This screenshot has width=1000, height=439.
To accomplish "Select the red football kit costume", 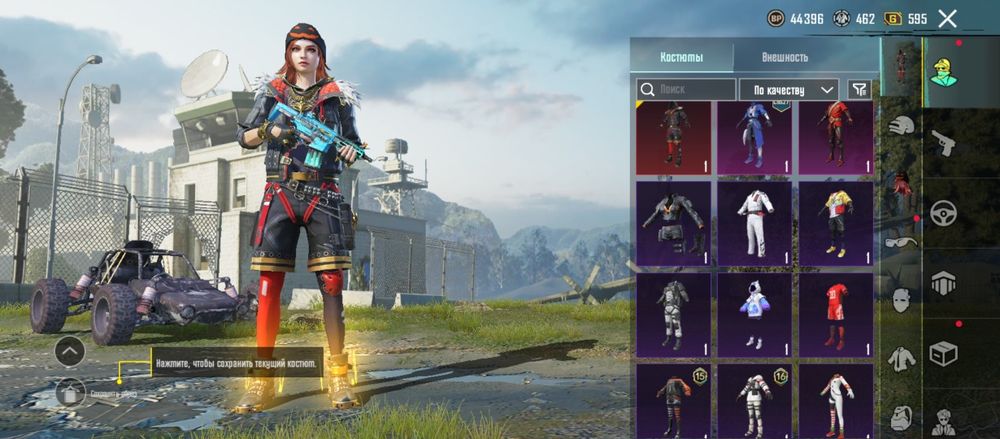I will [835, 312].
